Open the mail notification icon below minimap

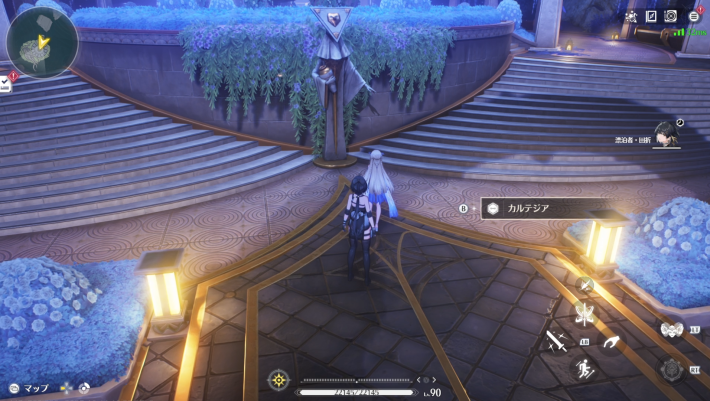(5, 85)
